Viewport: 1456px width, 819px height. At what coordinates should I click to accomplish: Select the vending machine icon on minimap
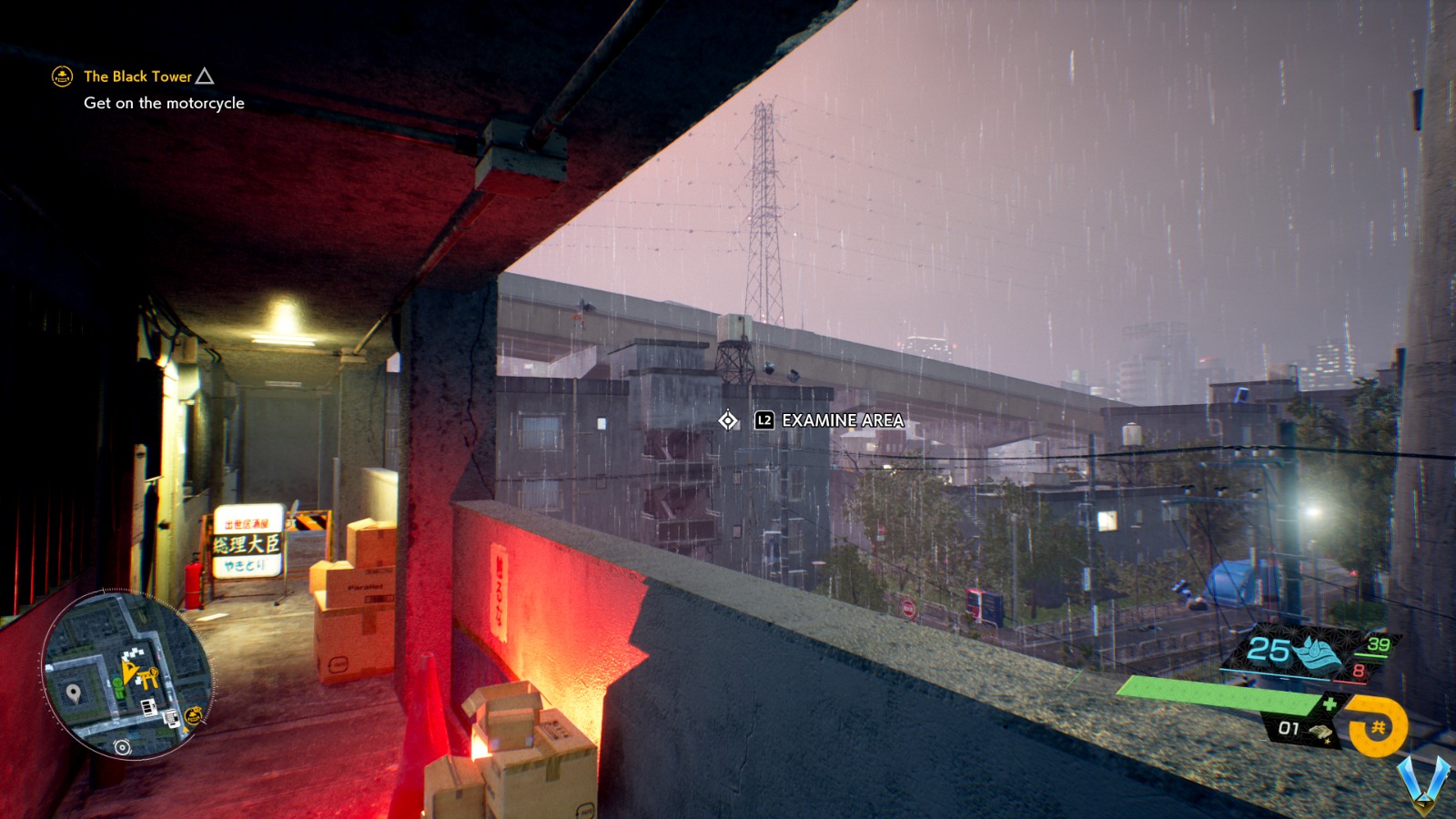(148, 707)
